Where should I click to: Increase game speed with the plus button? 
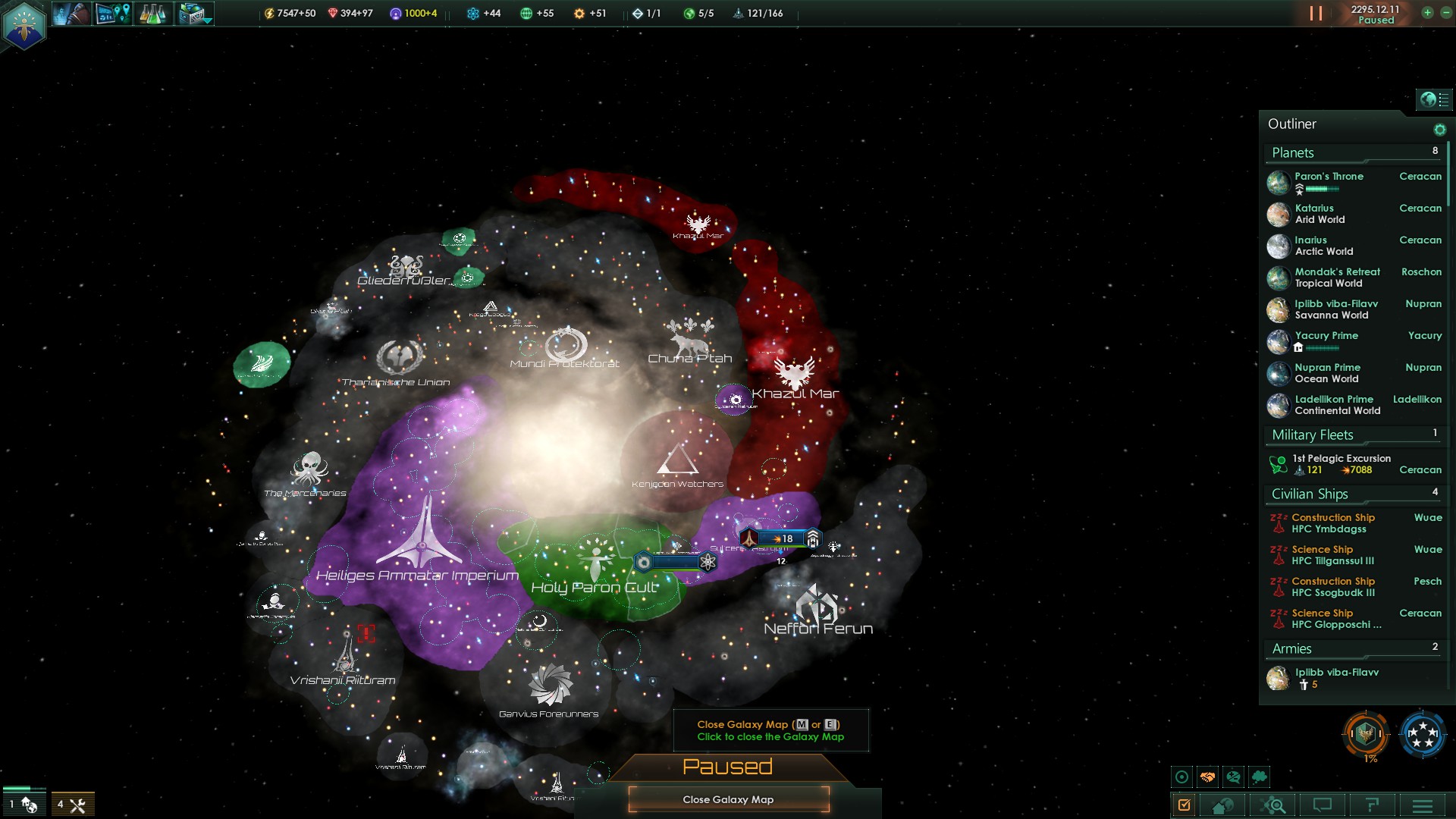pyautogui.click(x=1427, y=13)
